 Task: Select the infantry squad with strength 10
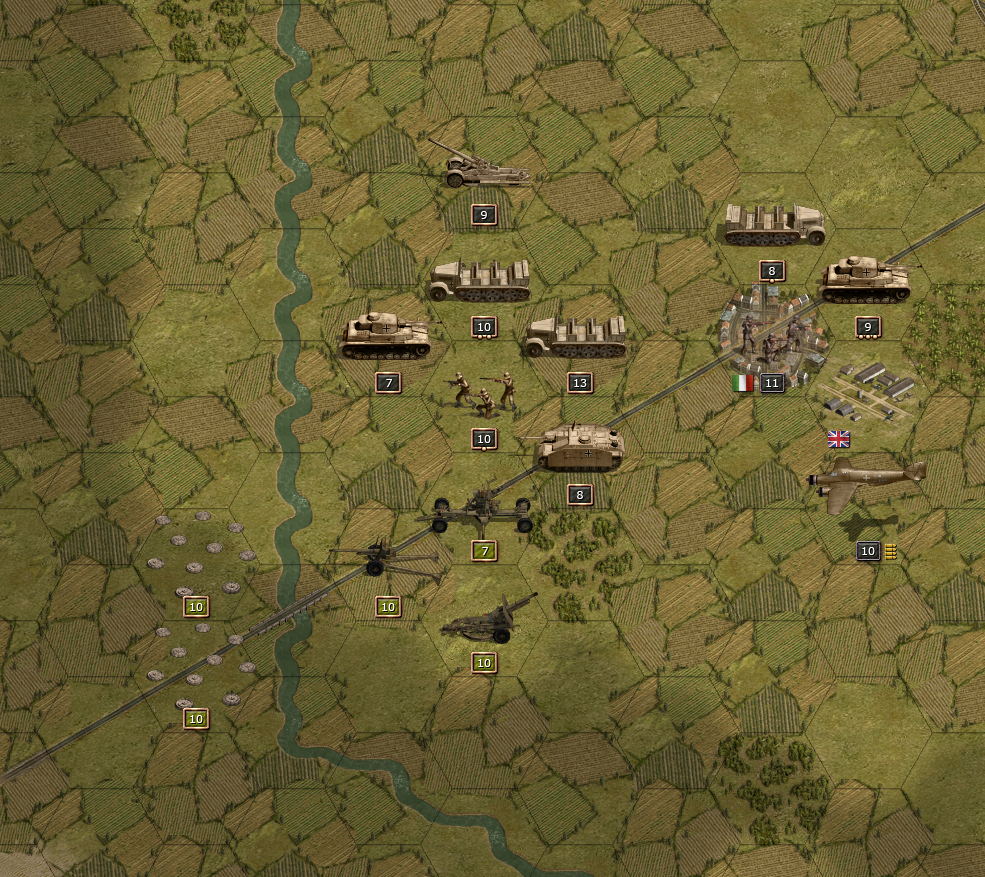(484, 393)
